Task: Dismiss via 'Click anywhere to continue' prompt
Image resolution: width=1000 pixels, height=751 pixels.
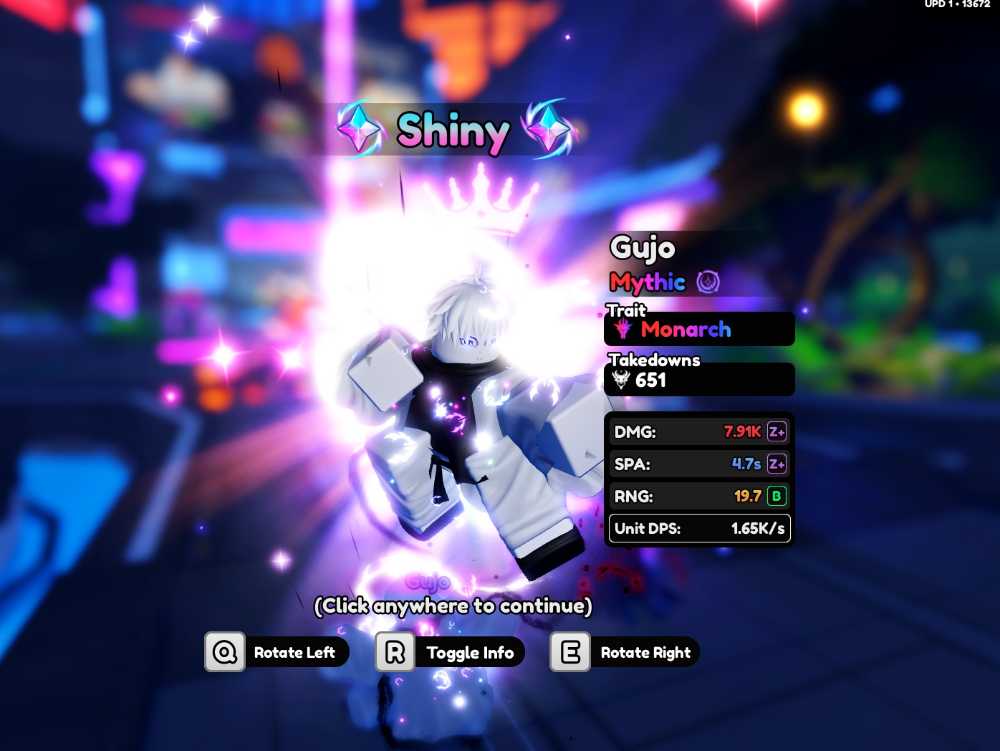Action: pos(452,606)
